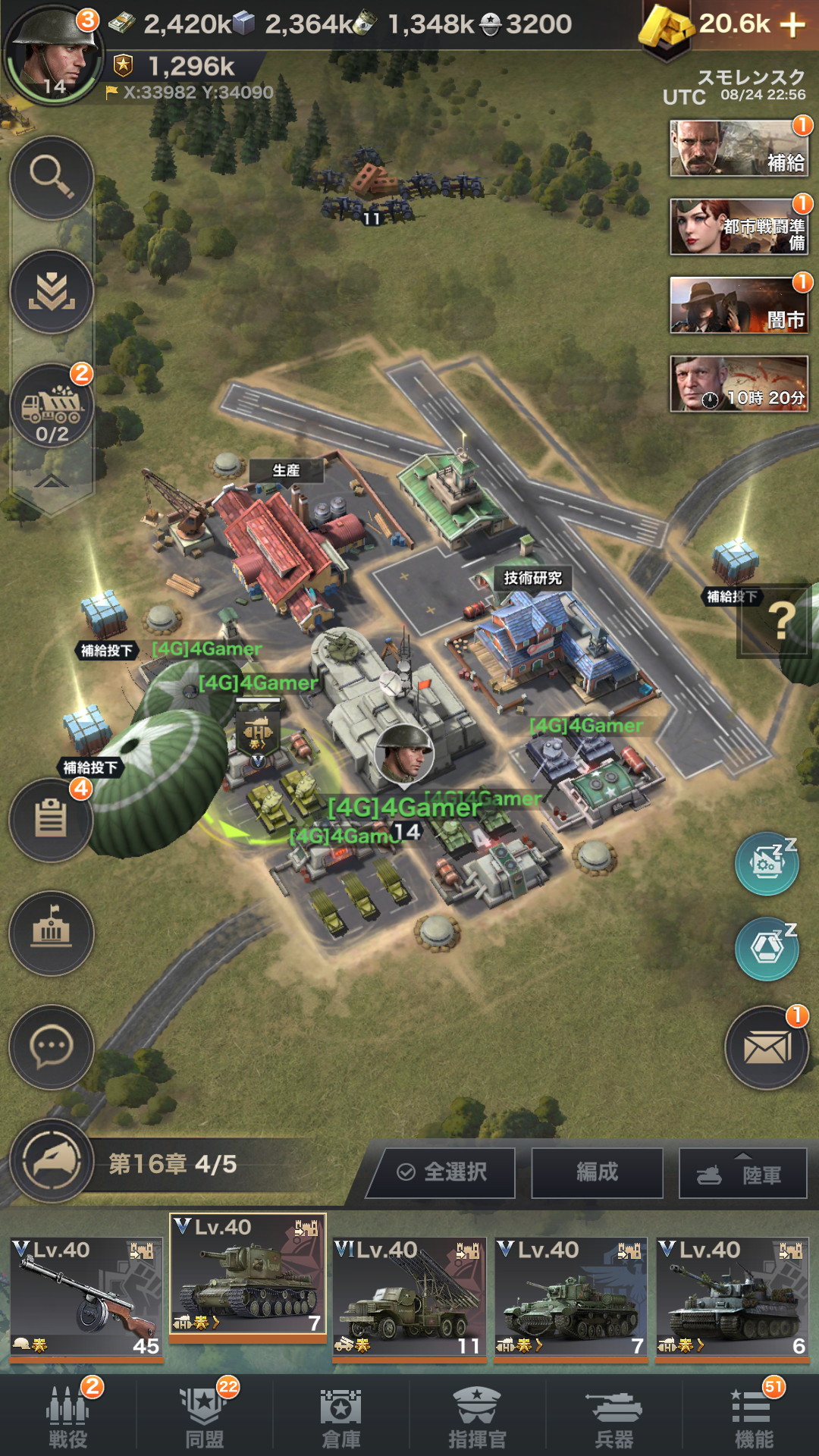Viewport: 819px width, 1456px height.
Task: Open the timed event with 10時20分 countdown
Action: click(739, 384)
